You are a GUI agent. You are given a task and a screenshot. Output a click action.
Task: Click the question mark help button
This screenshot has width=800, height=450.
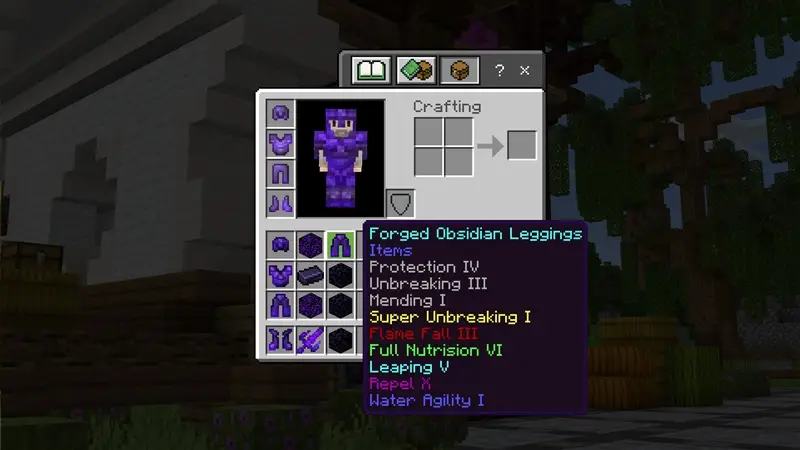click(x=500, y=71)
